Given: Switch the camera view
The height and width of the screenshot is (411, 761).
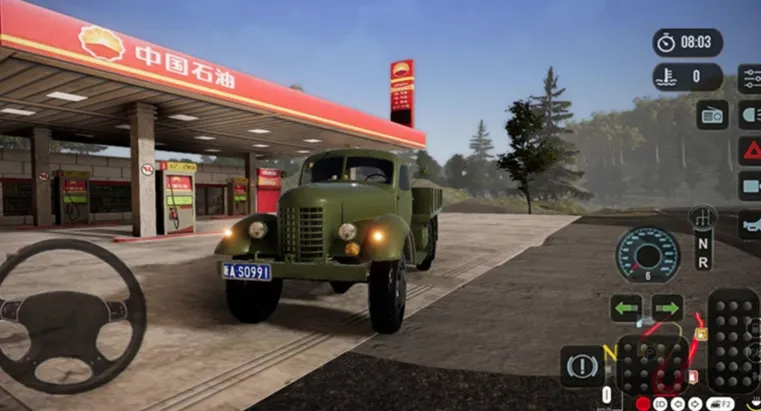Looking at the screenshot, I should coord(750,186).
